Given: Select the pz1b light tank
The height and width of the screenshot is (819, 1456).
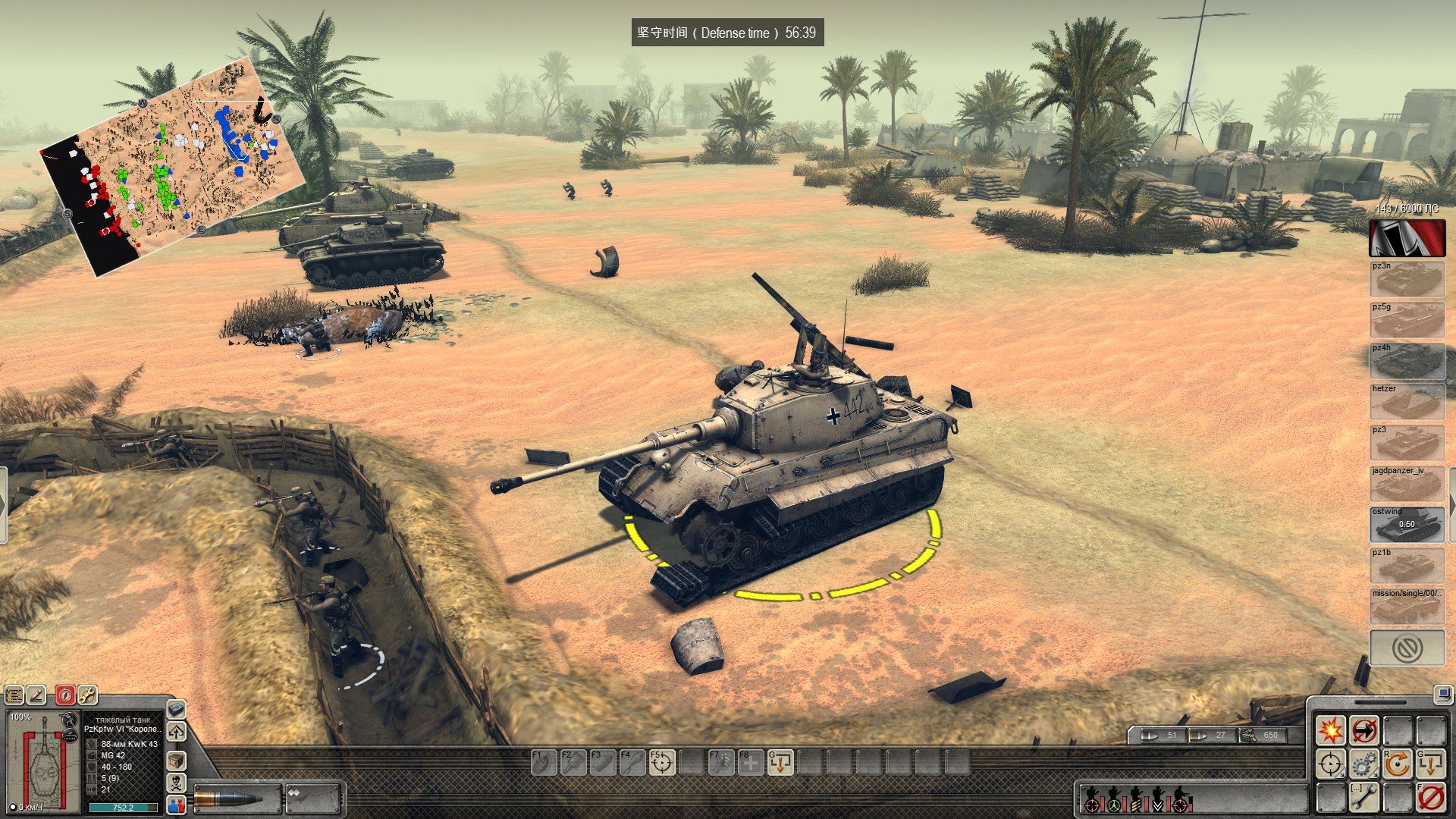Looking at the screenshot, I should (x=1407, y=566).
